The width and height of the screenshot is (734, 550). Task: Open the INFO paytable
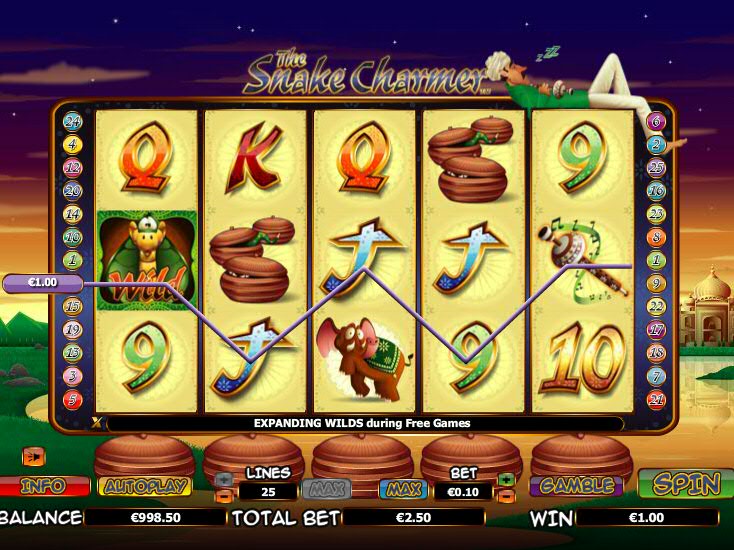click(43, 487)
